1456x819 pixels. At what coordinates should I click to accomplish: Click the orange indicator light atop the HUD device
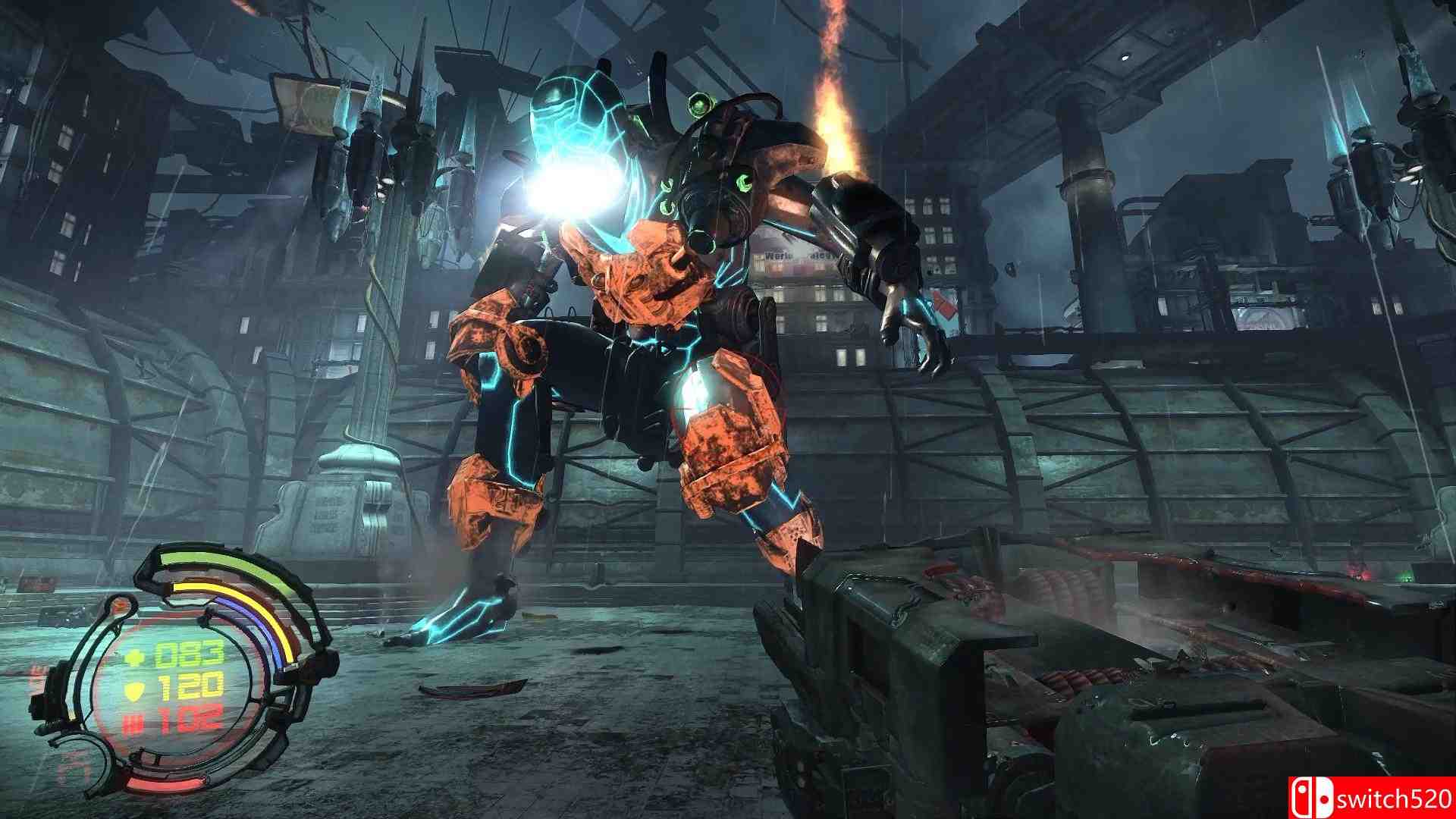click(x=120, y=604)
